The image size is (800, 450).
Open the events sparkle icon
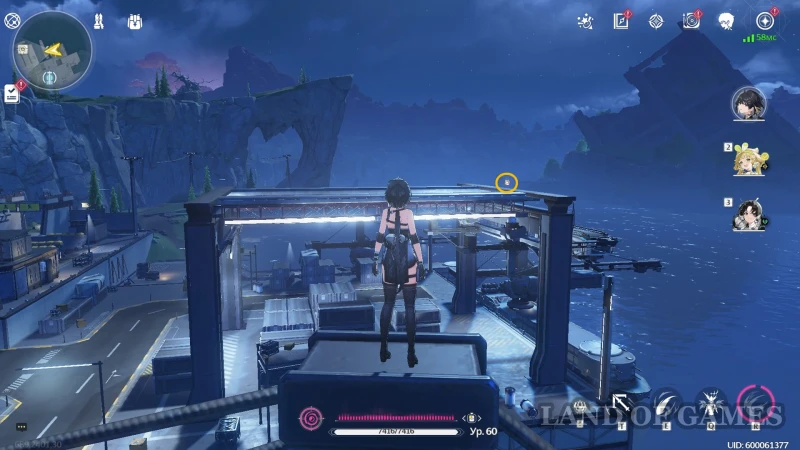point(587,20)
